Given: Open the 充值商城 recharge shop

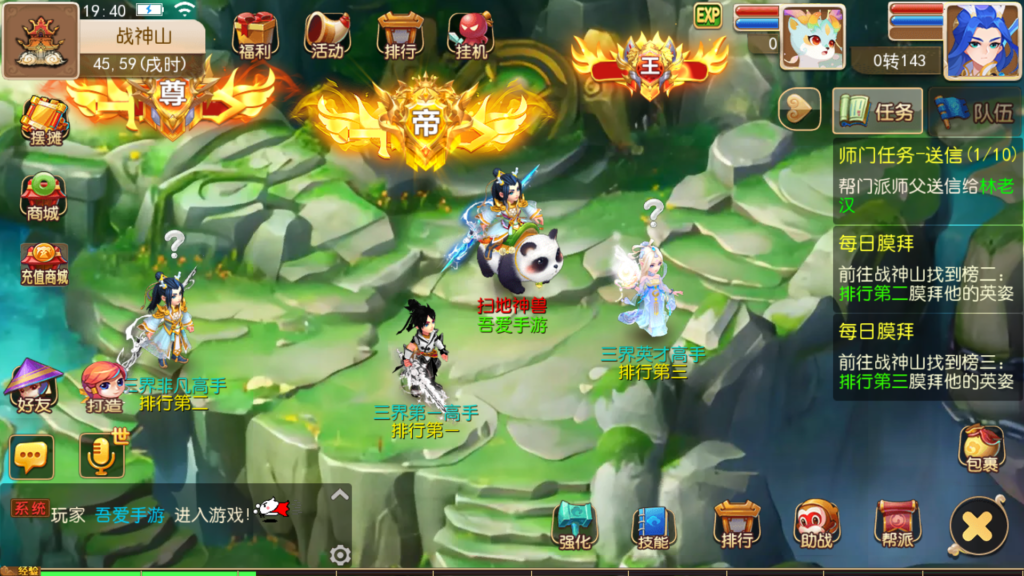Looking at the screenshot, I should (x=44, y=264).
